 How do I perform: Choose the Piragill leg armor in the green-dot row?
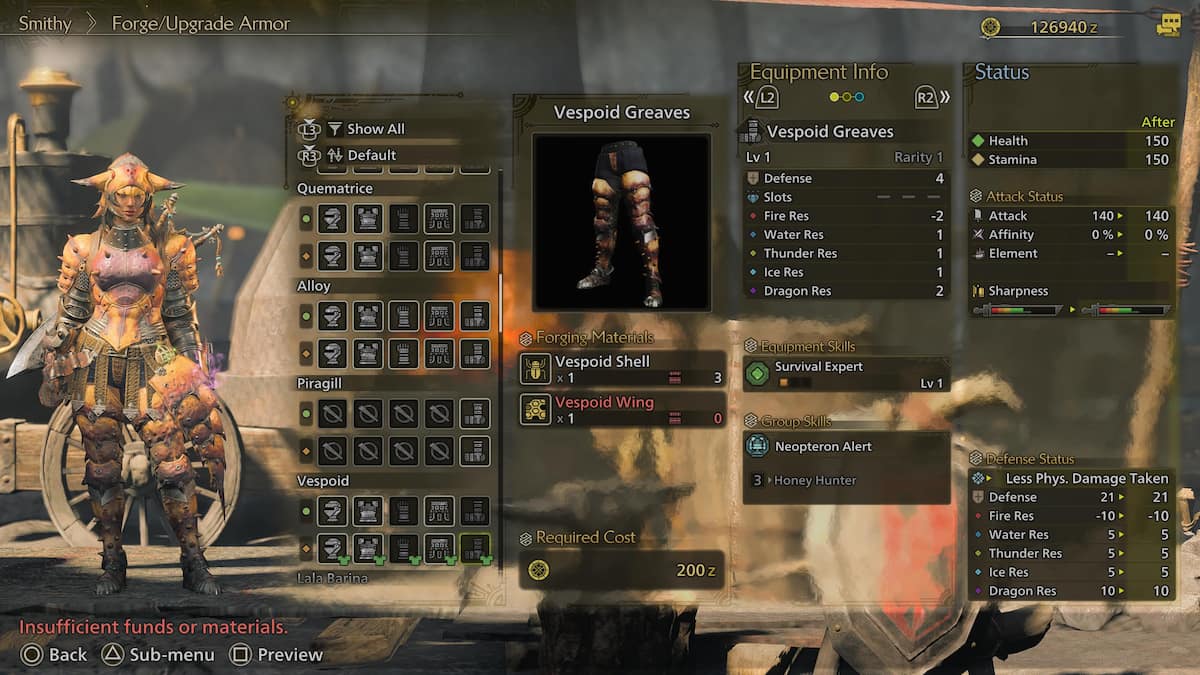pyautogui.click(x=474, y=414)
